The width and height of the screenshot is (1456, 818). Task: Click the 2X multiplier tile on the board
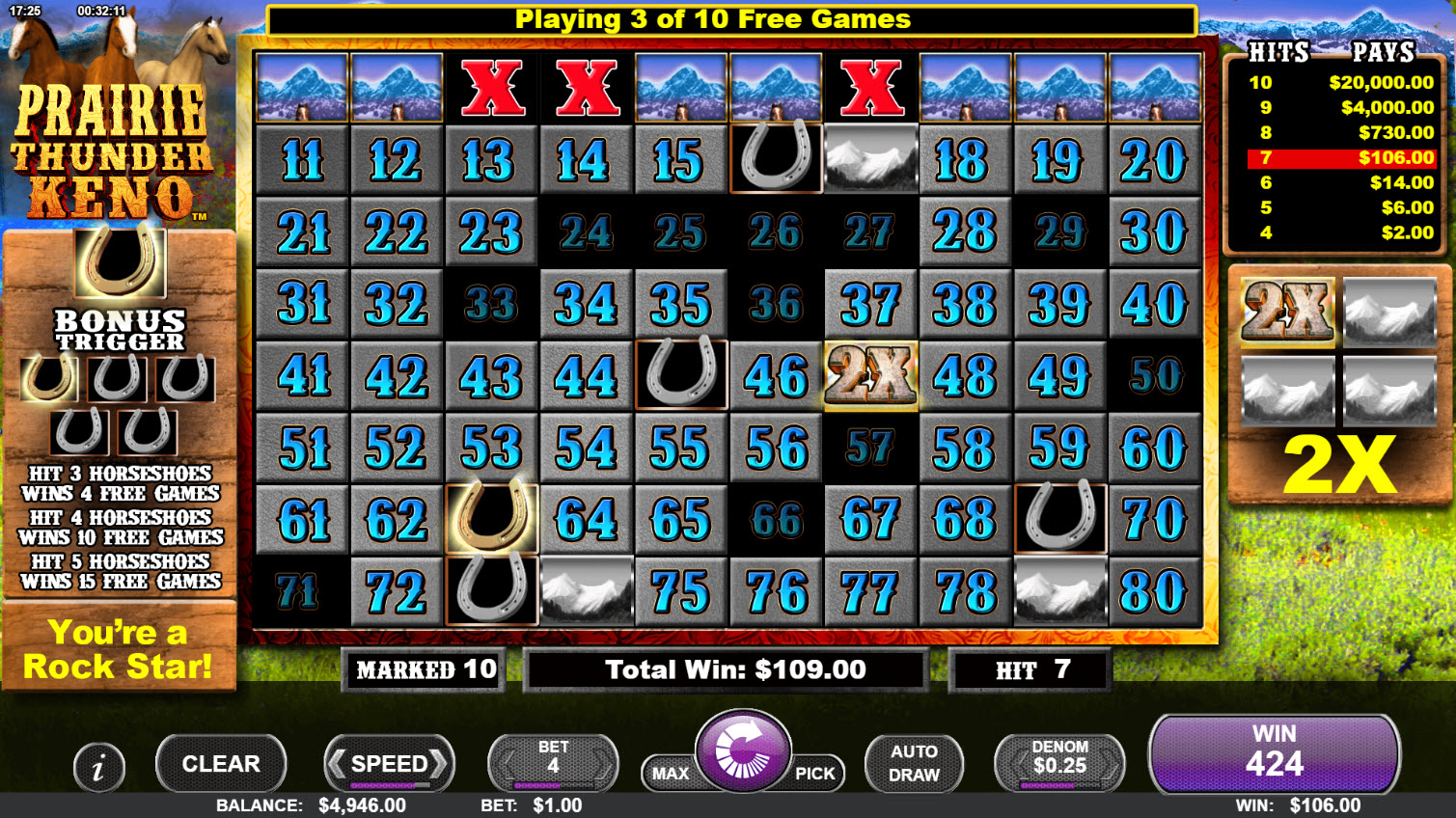[870, 376]
